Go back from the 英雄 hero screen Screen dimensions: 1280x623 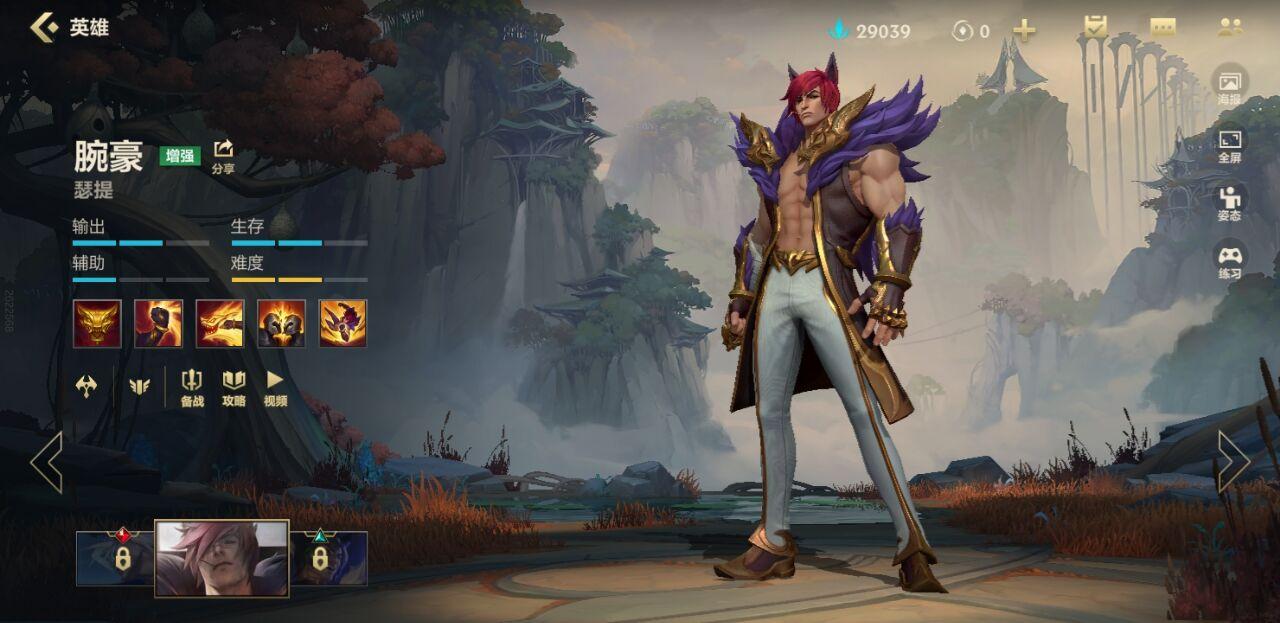coord(44,27)
